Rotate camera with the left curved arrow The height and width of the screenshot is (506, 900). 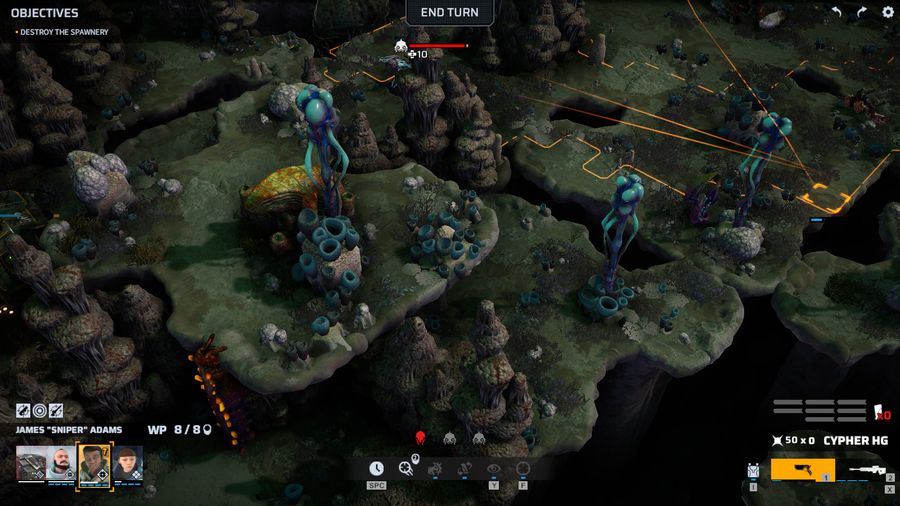coord(837,12)
